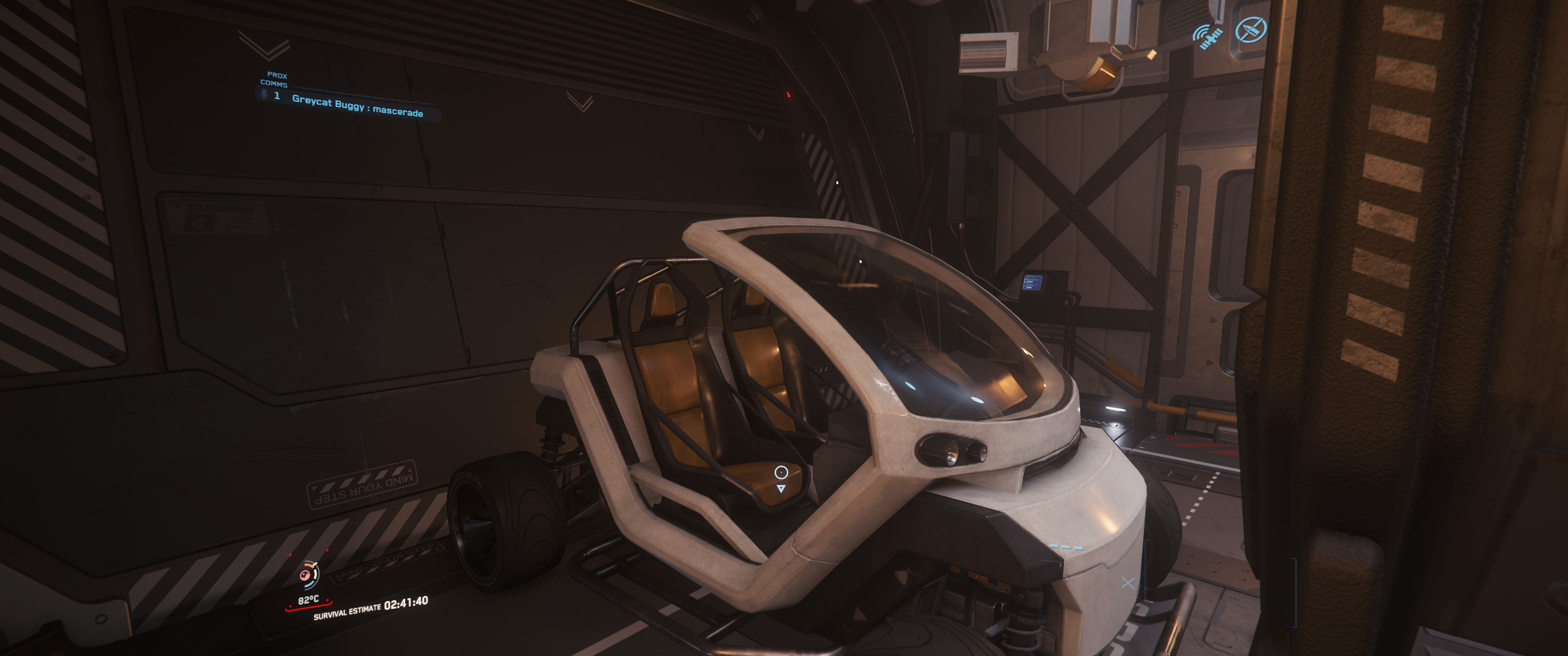
Task: Toggle voice transmission on Prox Comms channel 1
Action: (x=263, y=95)
